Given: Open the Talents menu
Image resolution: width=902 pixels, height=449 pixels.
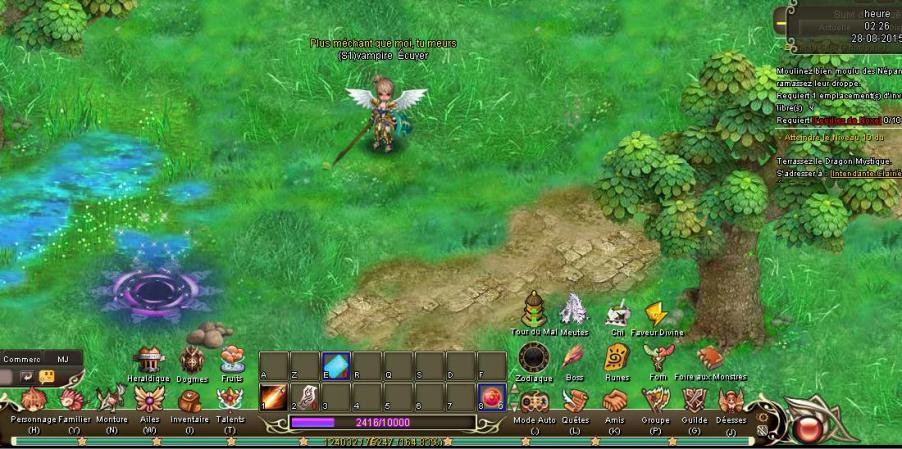Looking at the screenshot, I should 230,402.
